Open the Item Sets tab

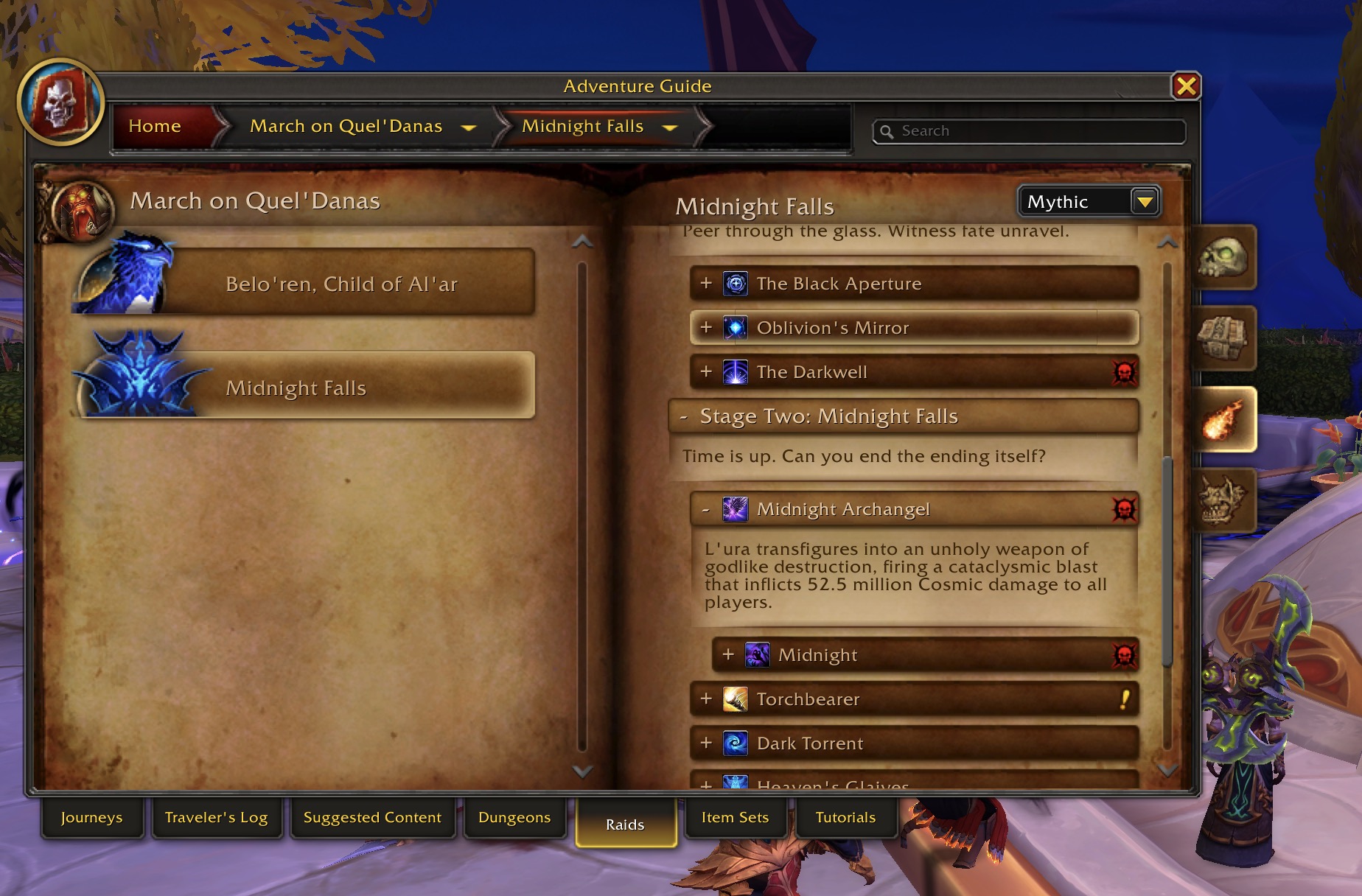[x=735, y=817]
